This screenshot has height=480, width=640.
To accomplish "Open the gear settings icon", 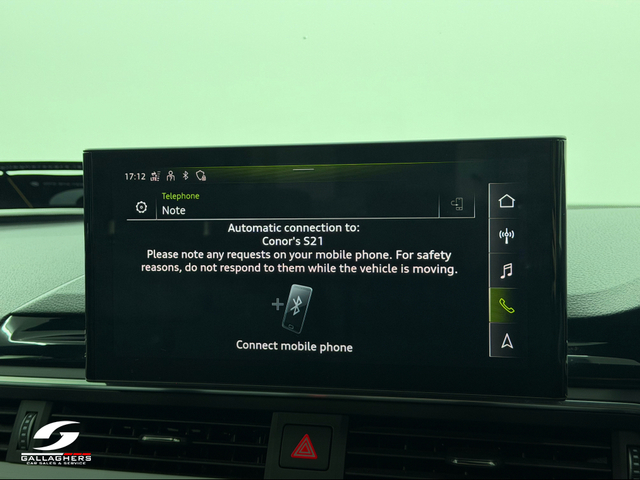I will pyautogui.click(x=141, y=208).
